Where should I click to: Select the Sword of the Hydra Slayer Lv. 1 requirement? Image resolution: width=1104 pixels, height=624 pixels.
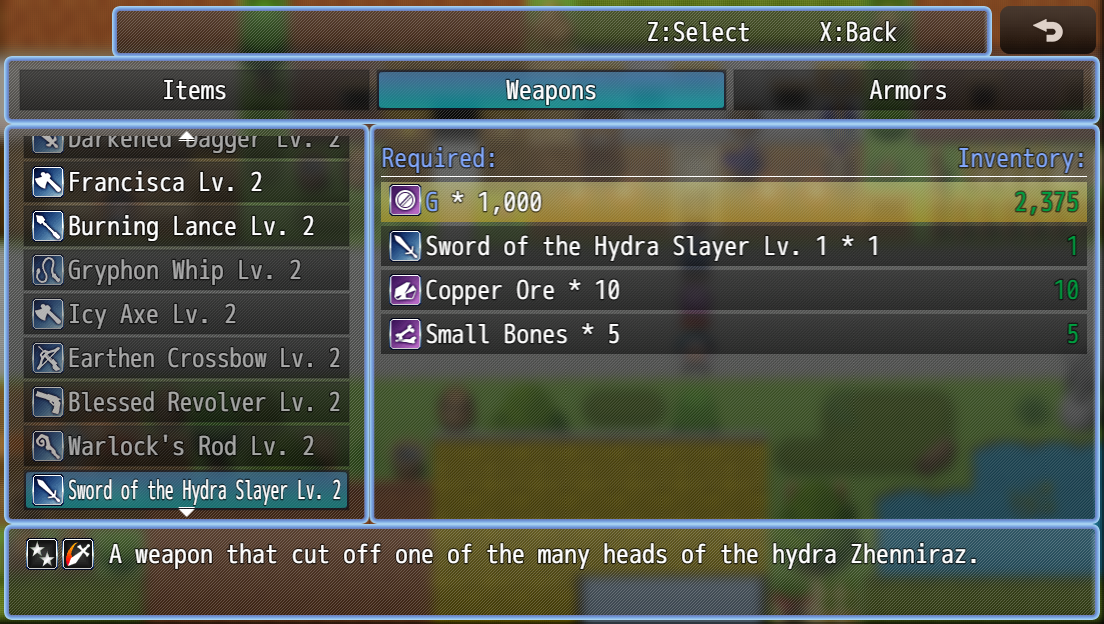tap(734, 247)
